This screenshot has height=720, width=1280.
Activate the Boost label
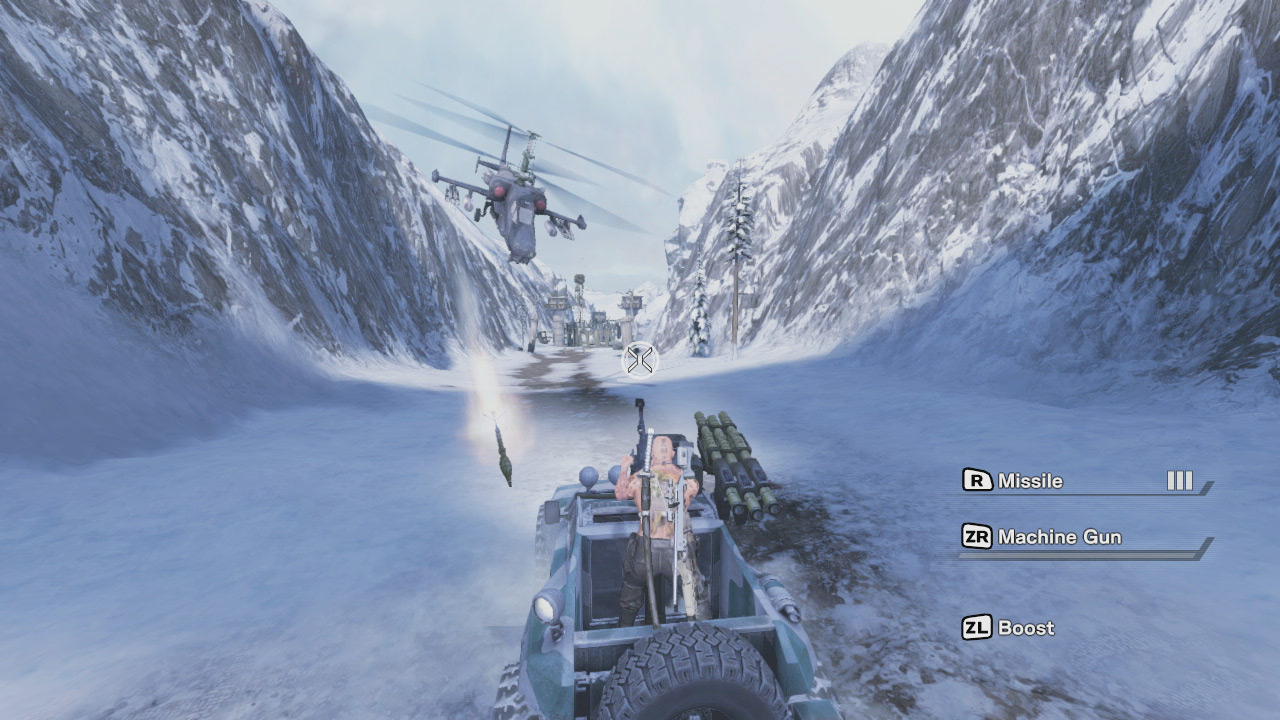[x=1025, y=628]
